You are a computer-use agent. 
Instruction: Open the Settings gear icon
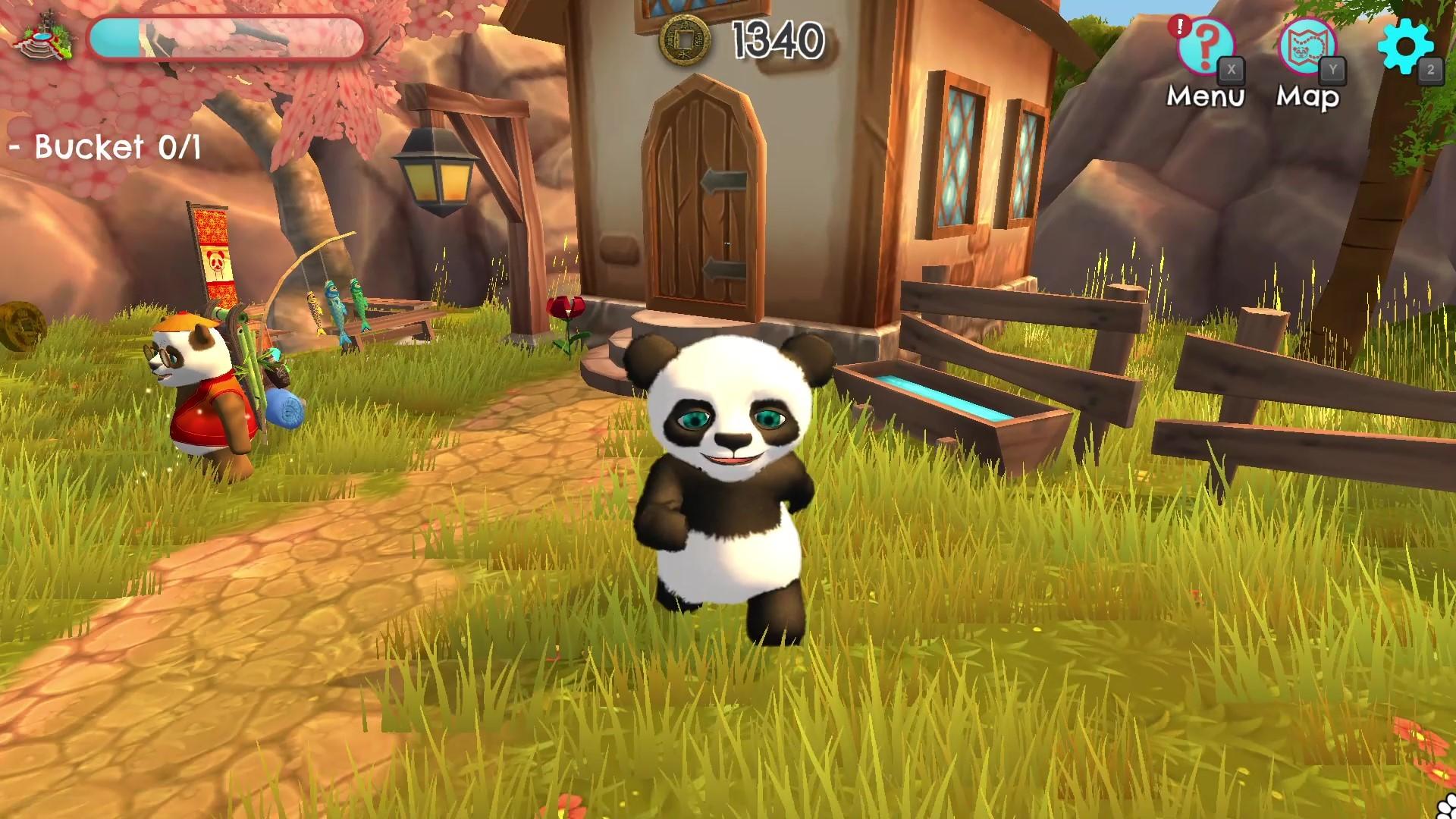1407,45
